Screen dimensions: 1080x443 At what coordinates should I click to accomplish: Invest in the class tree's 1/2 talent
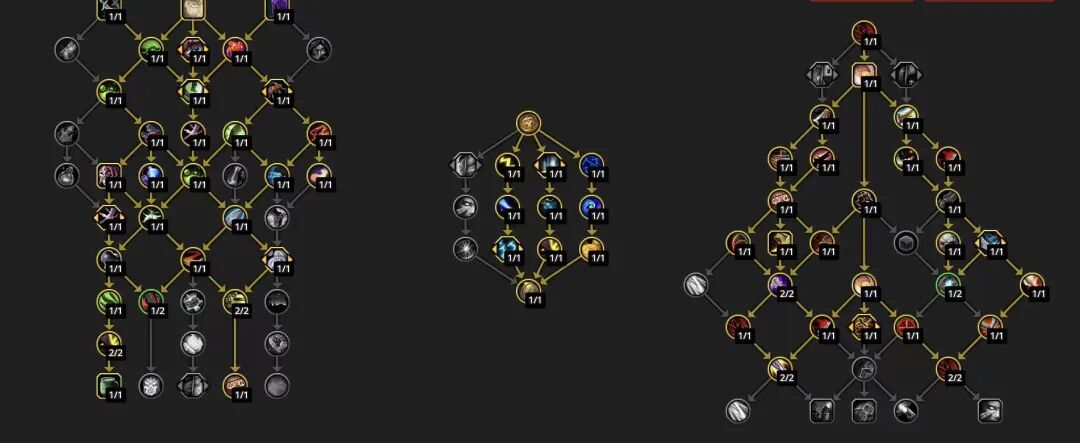151,299
